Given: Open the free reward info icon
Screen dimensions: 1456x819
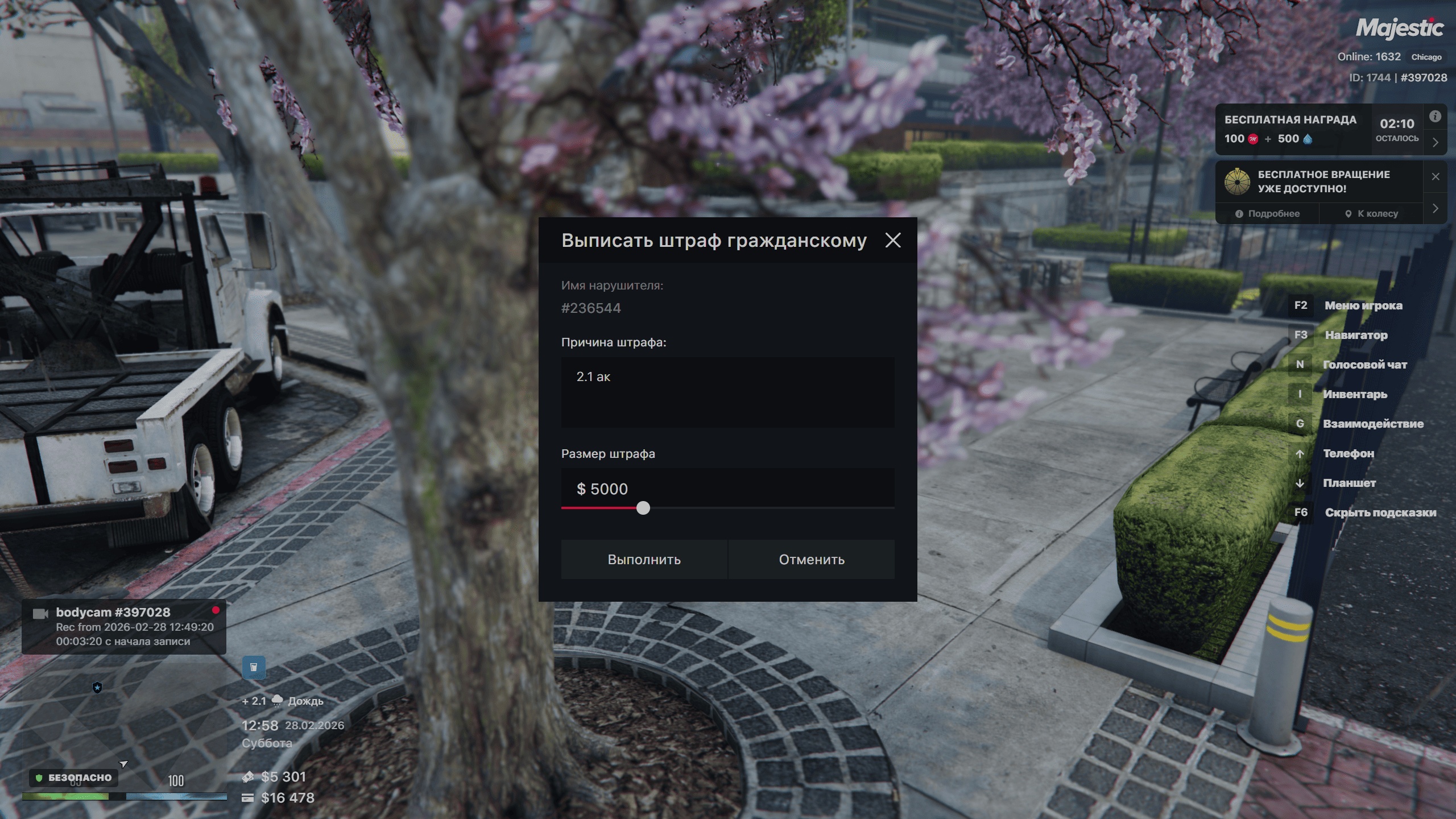Looking at the screenshot, I should click(1436, 117).
